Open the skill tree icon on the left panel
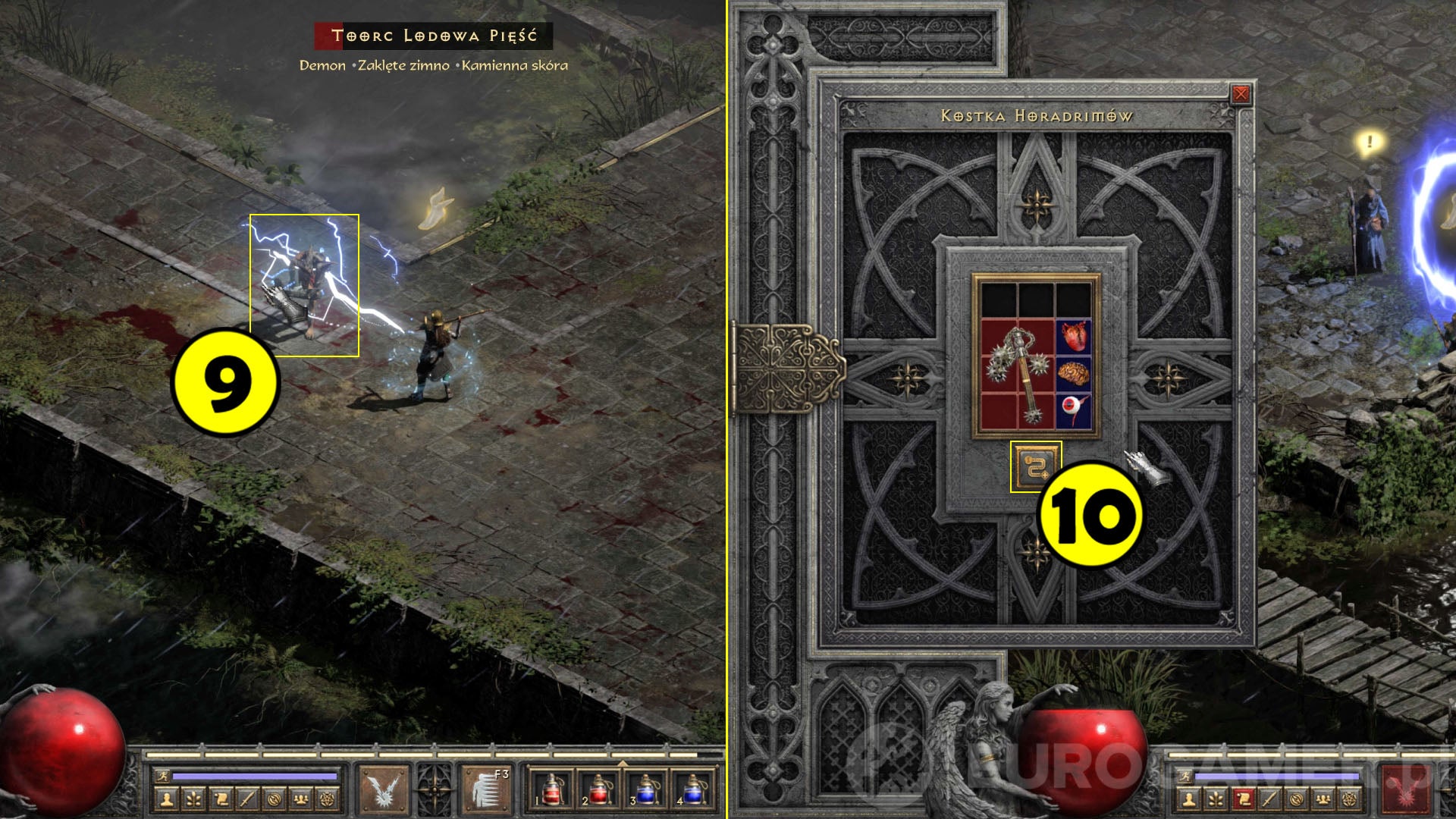This screenshot has width=1456, height=819. click(x=194, y=797)
